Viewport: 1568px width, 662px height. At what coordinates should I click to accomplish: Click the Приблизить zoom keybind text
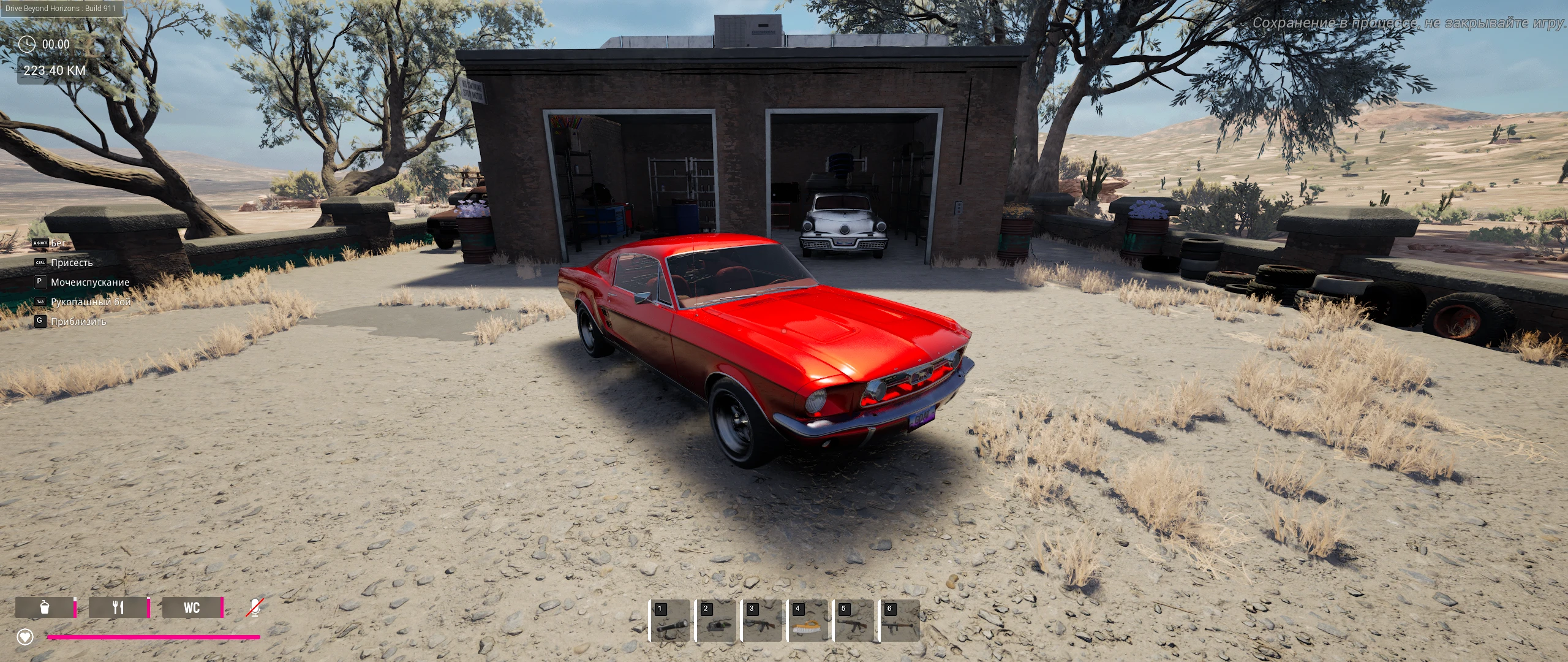pyautogui.click(x=78, y=321)
